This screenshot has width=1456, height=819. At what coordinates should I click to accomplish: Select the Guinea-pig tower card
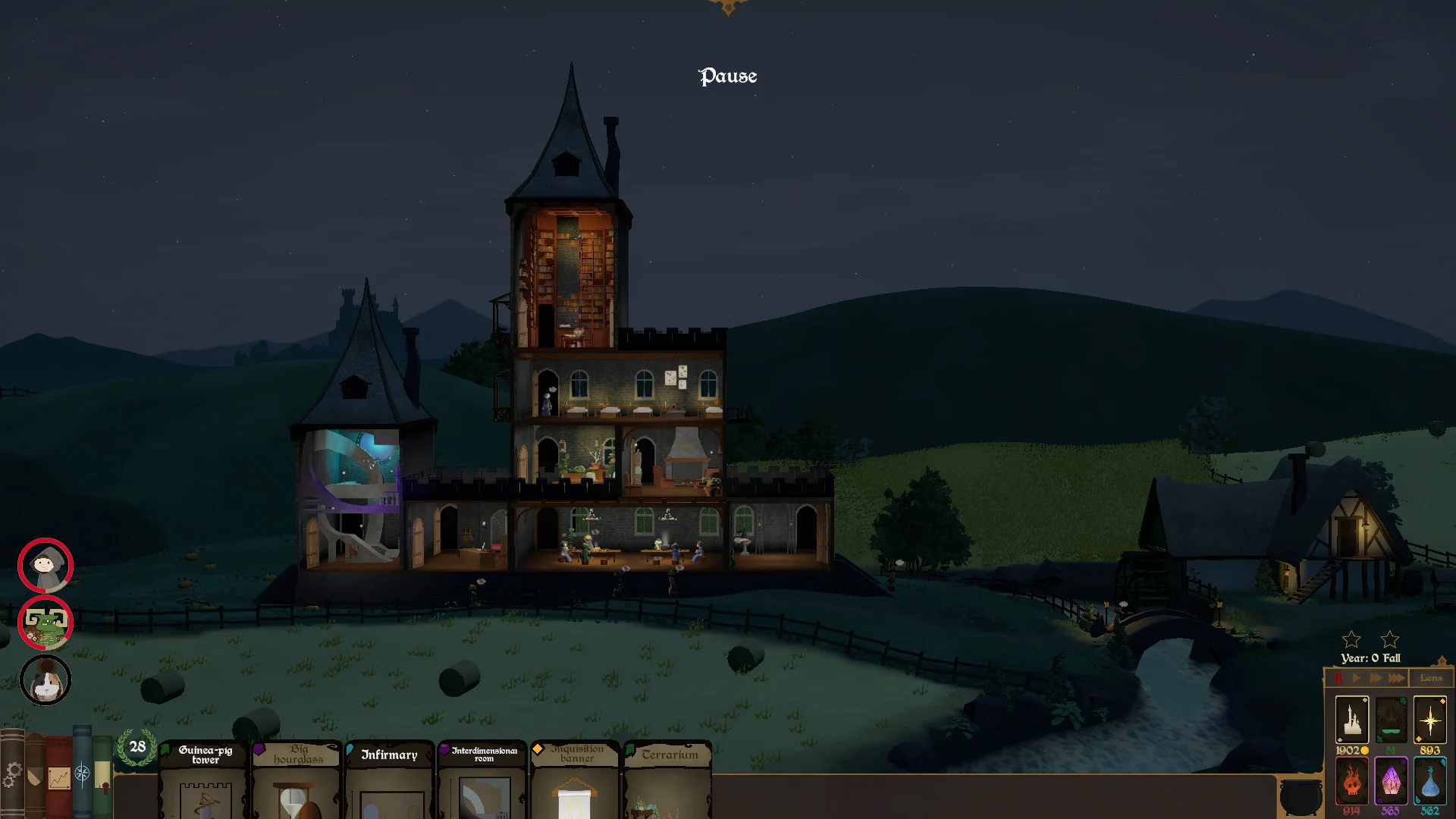[x=205, y=781]
